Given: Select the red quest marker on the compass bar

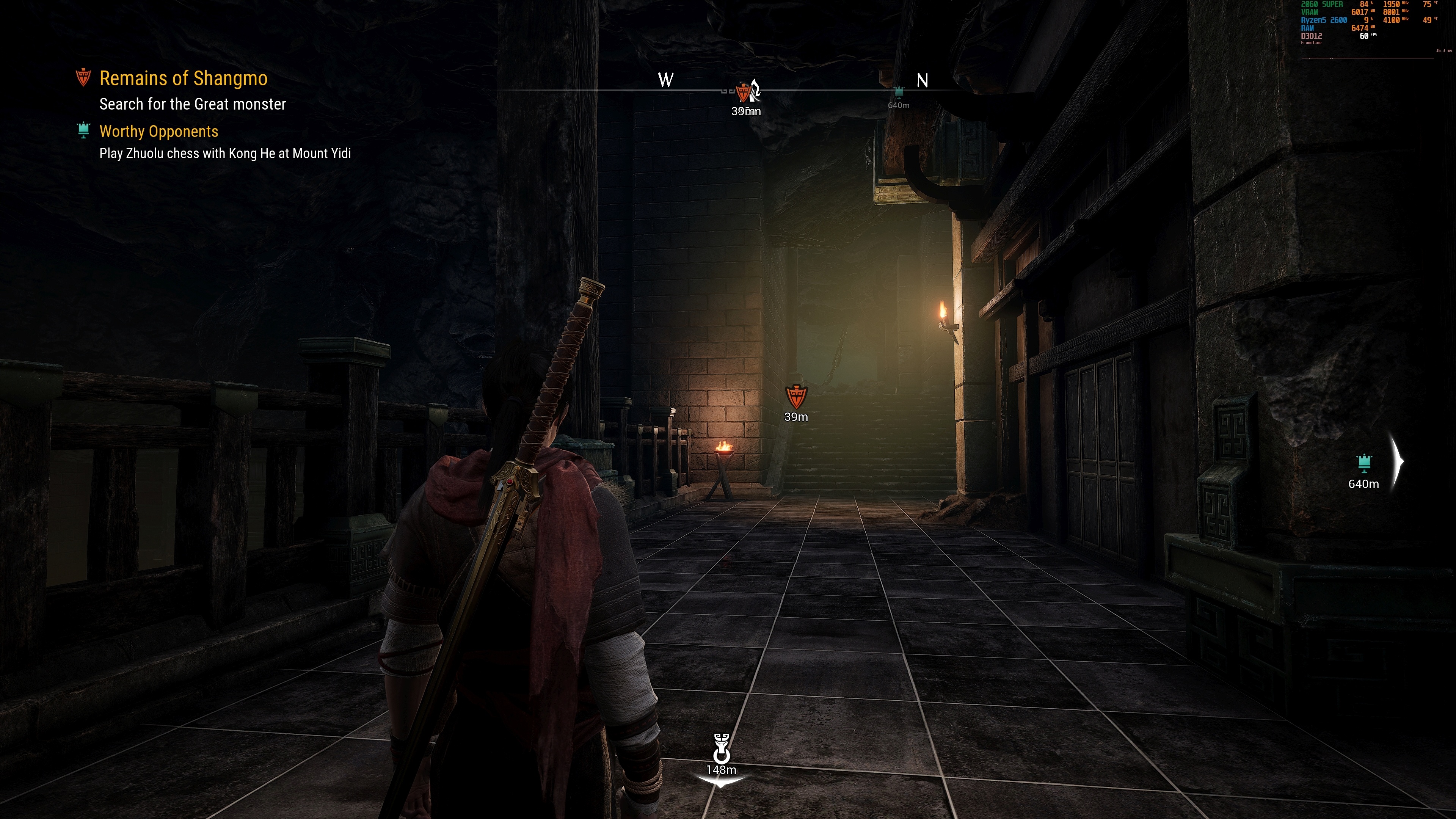Looking at the screenshot, I should [743, 91].
